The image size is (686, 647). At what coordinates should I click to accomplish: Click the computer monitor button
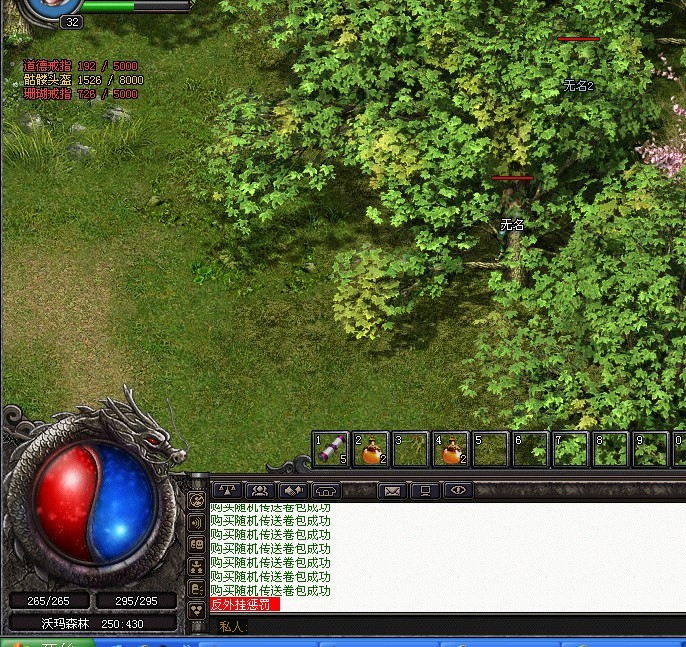[x=425, y=490]
